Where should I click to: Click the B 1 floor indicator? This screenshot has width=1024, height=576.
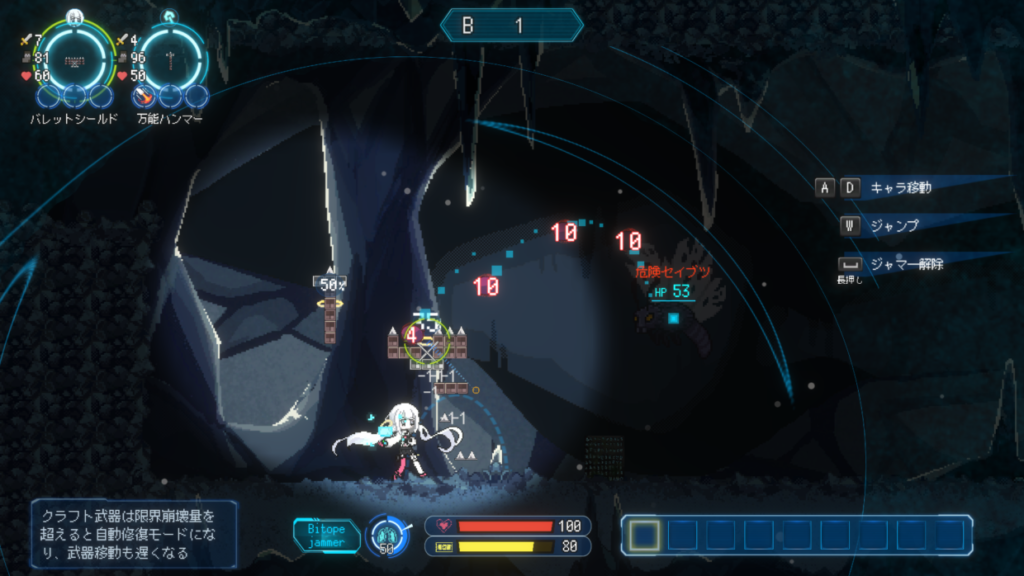510,26
